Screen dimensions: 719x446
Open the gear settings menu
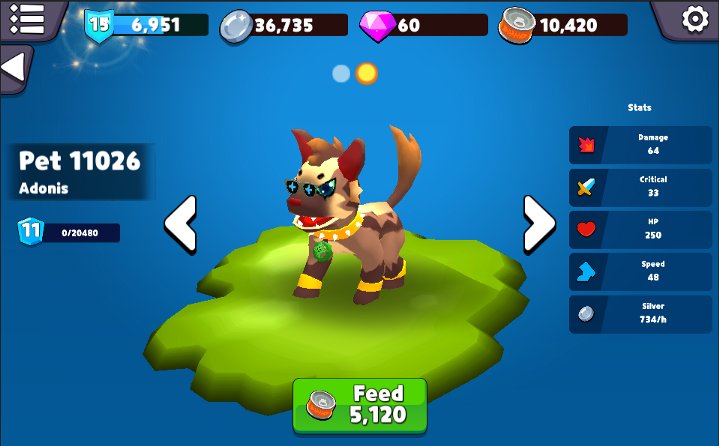tap(693, 19)
